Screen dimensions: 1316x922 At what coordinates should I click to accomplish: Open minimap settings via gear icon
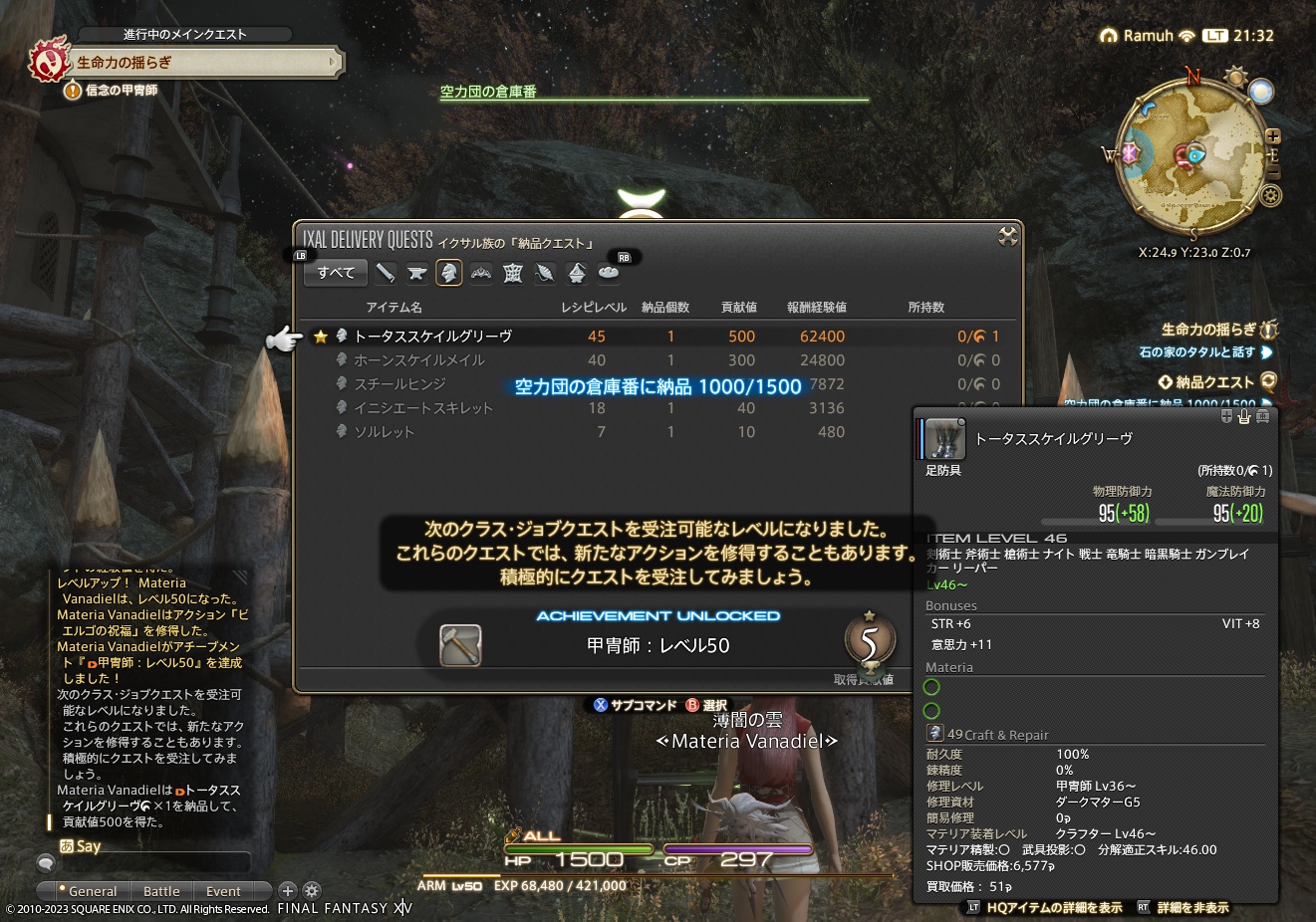1270,195
